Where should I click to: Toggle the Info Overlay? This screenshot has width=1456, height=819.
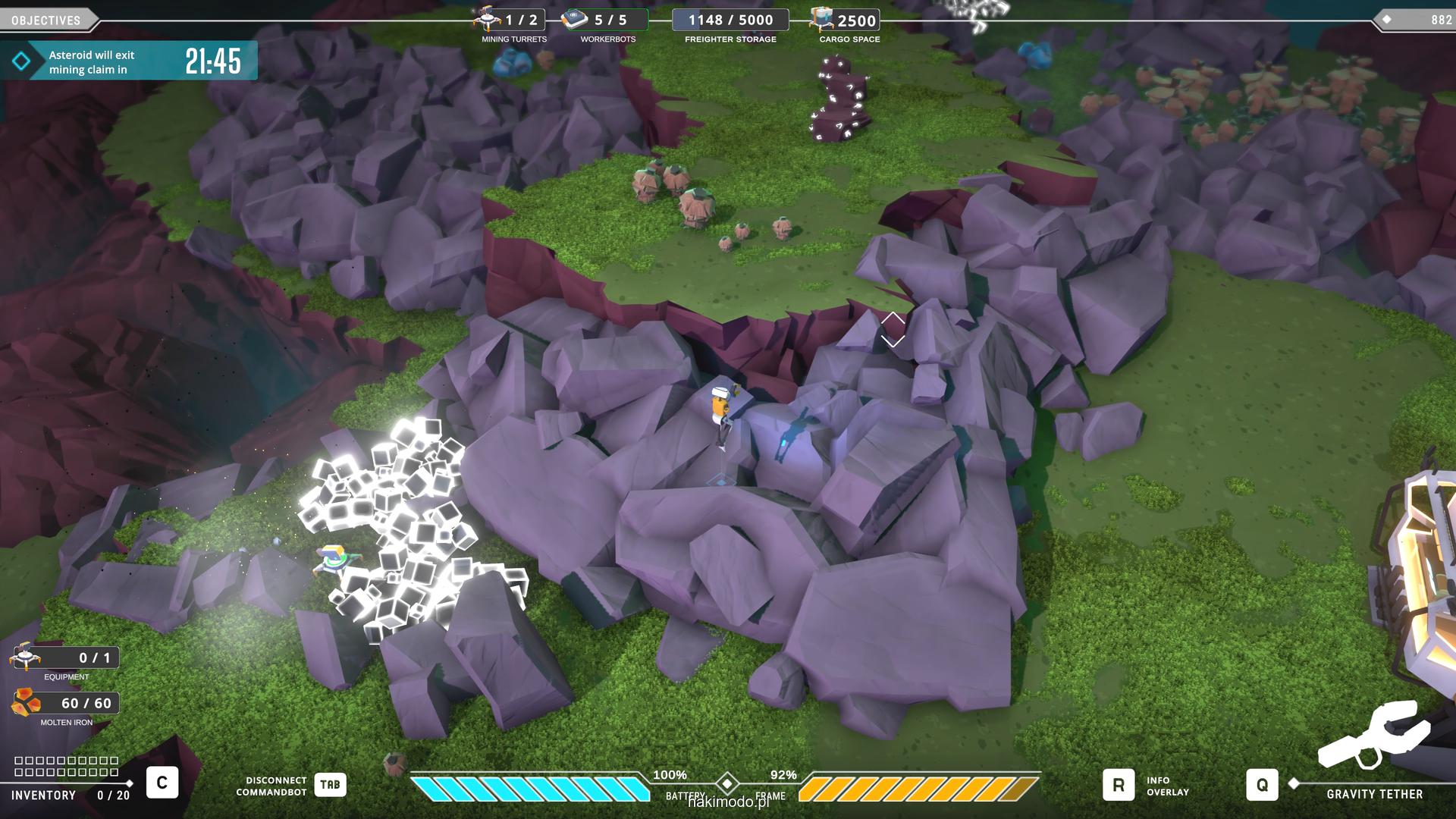coord(1119,785)
